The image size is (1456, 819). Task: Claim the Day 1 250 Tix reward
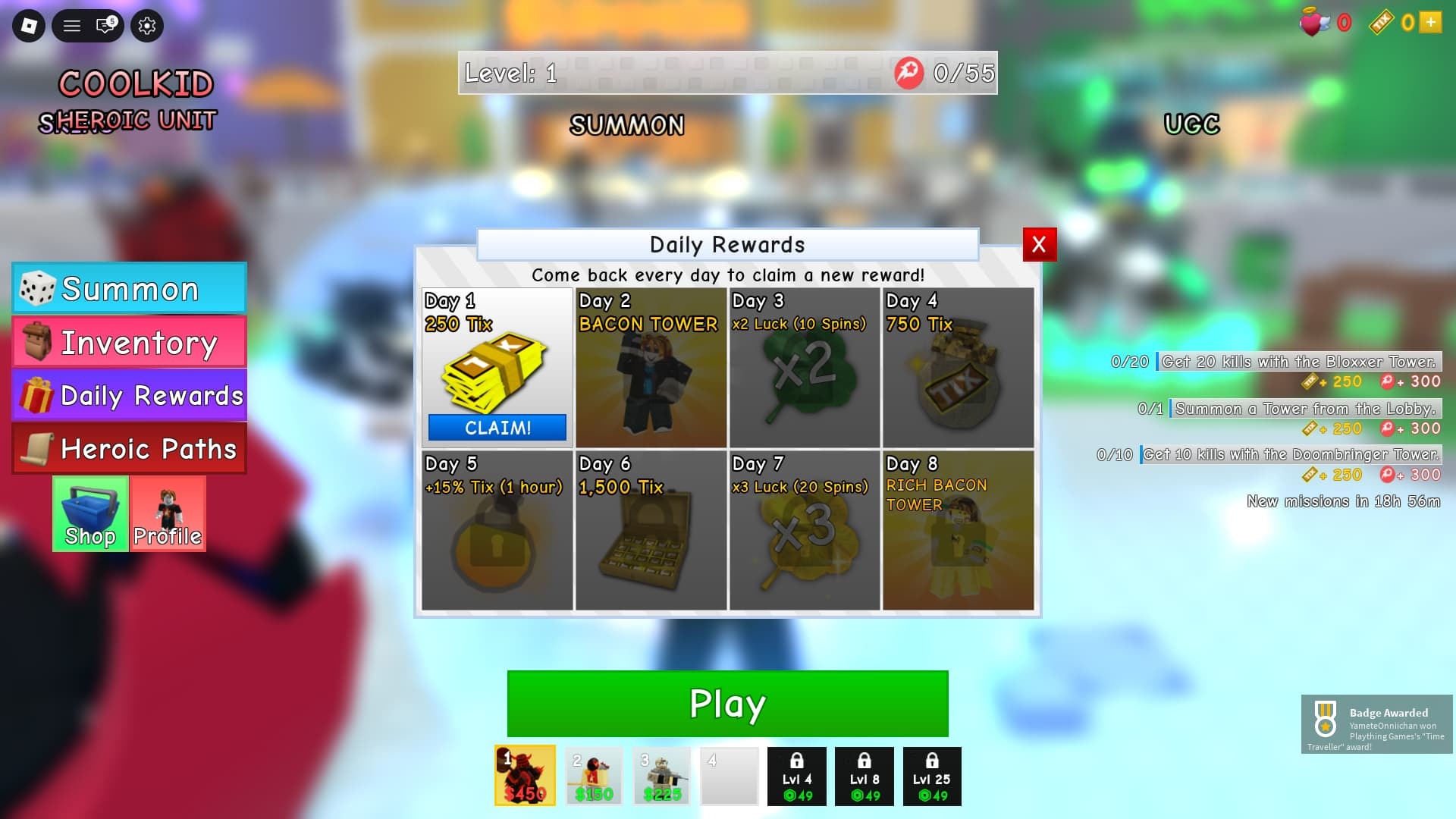click(497, 427)
